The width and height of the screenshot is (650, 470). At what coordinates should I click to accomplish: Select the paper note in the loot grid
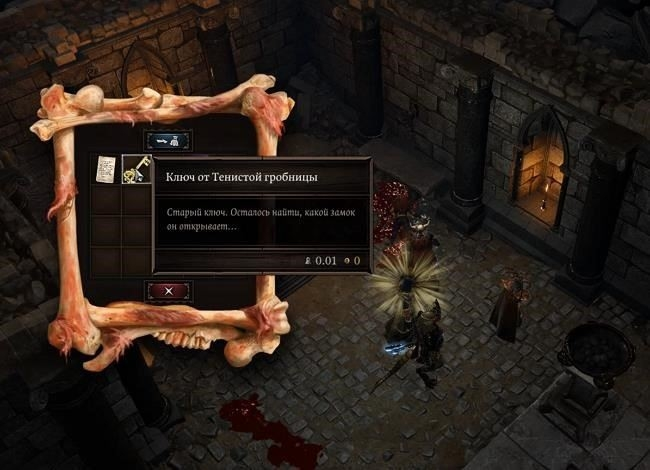click(106, 170)
